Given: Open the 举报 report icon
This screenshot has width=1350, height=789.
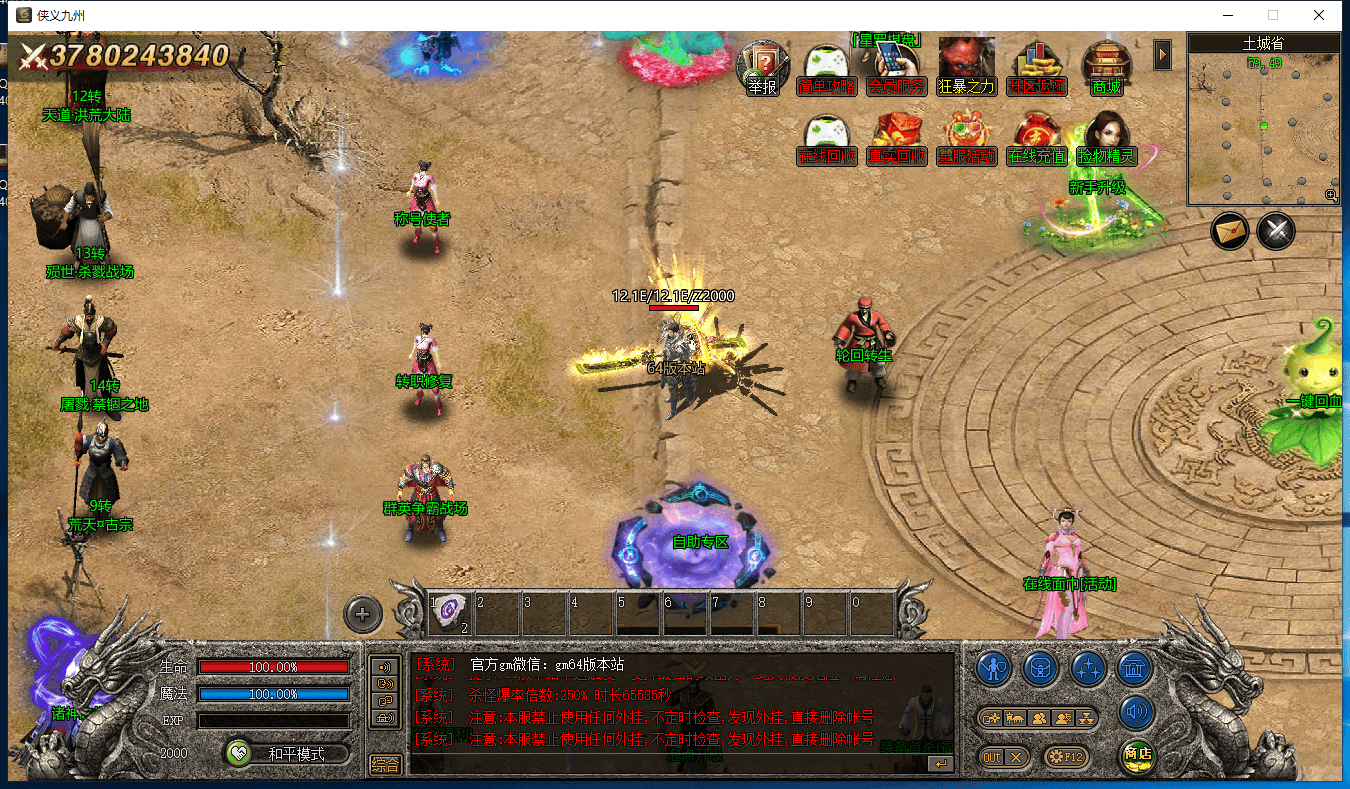Looking at the screenshot, I should (762, 66).
